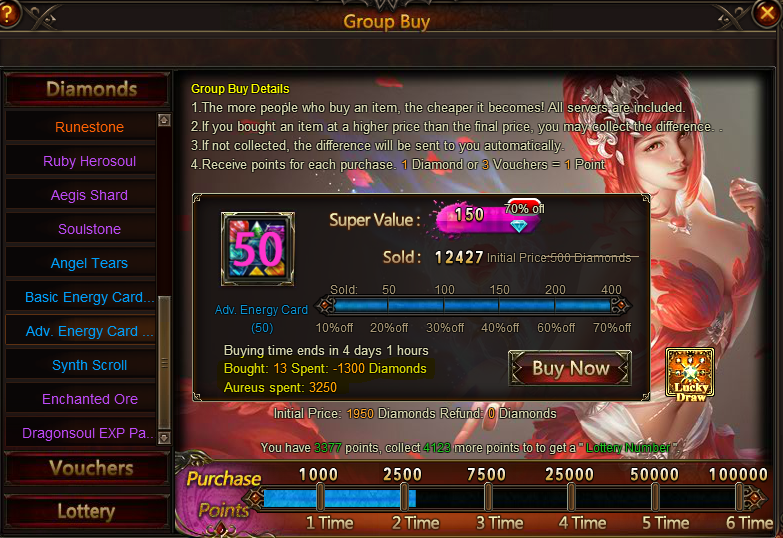Select the Angel Tears entry

[x=89, y=263]
